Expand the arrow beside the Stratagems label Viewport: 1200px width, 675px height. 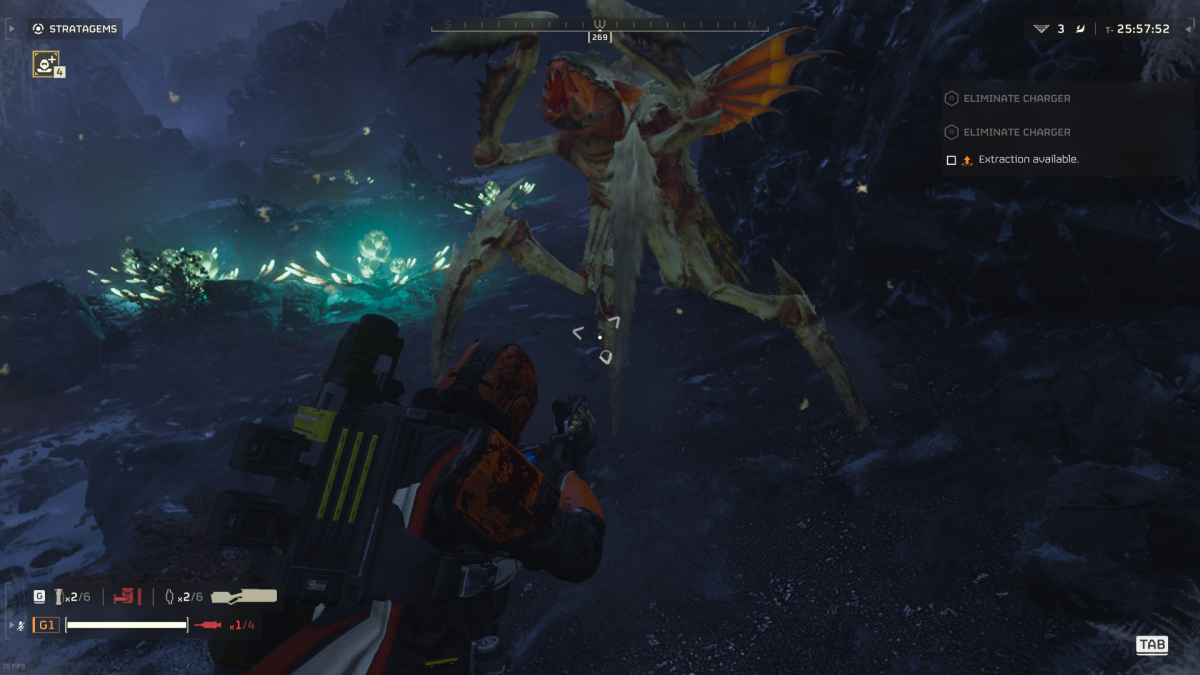[11, 29]
